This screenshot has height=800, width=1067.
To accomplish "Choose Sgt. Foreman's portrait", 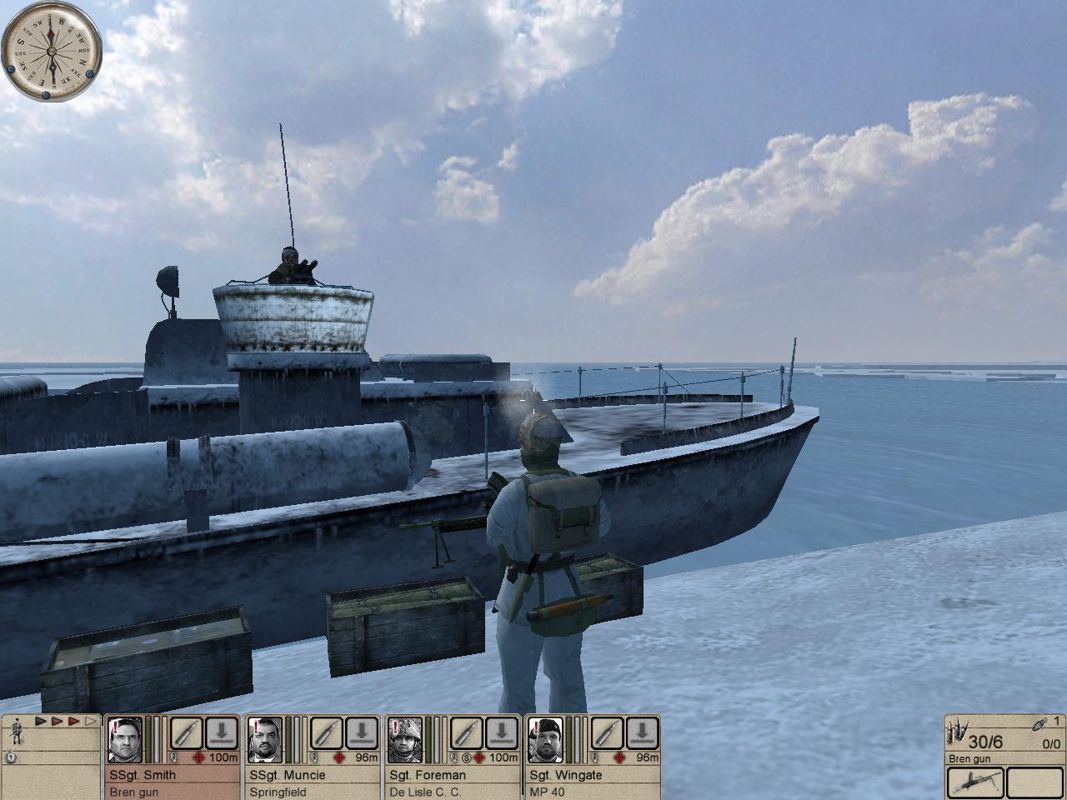I will pos(404,740).
